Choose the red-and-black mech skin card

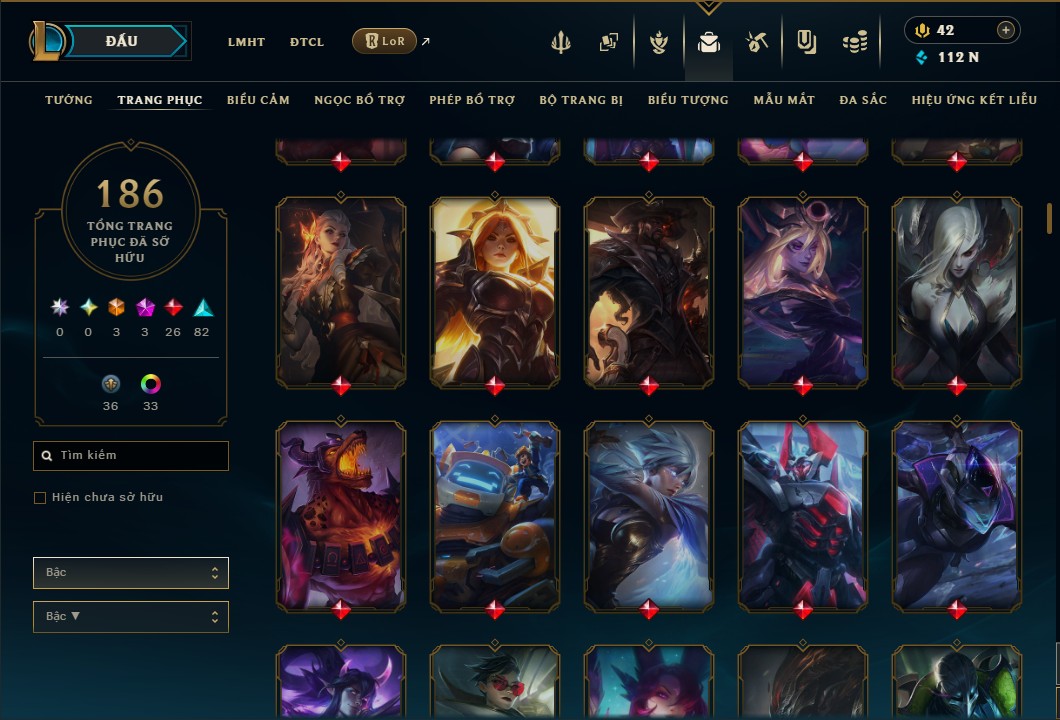(803, 513)
